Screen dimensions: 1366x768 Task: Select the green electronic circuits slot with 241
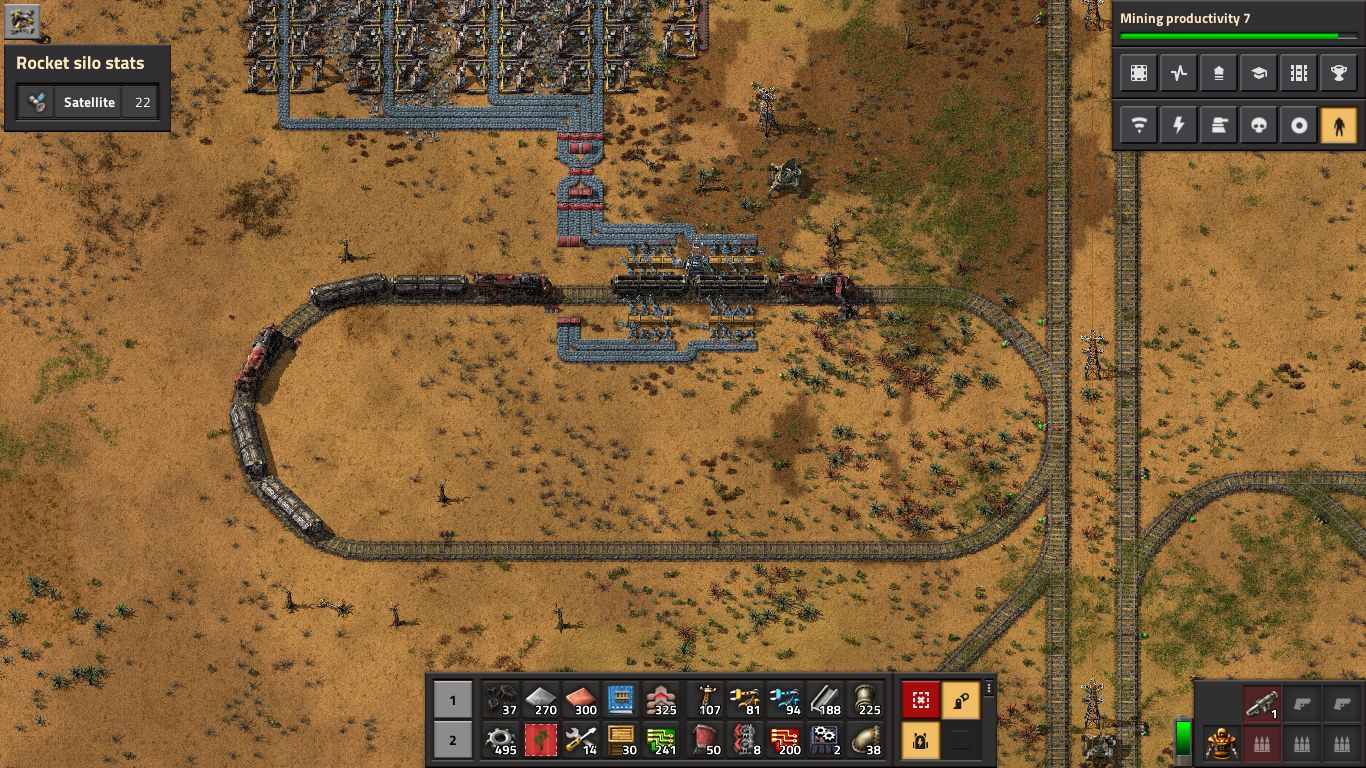coord(662,741)
